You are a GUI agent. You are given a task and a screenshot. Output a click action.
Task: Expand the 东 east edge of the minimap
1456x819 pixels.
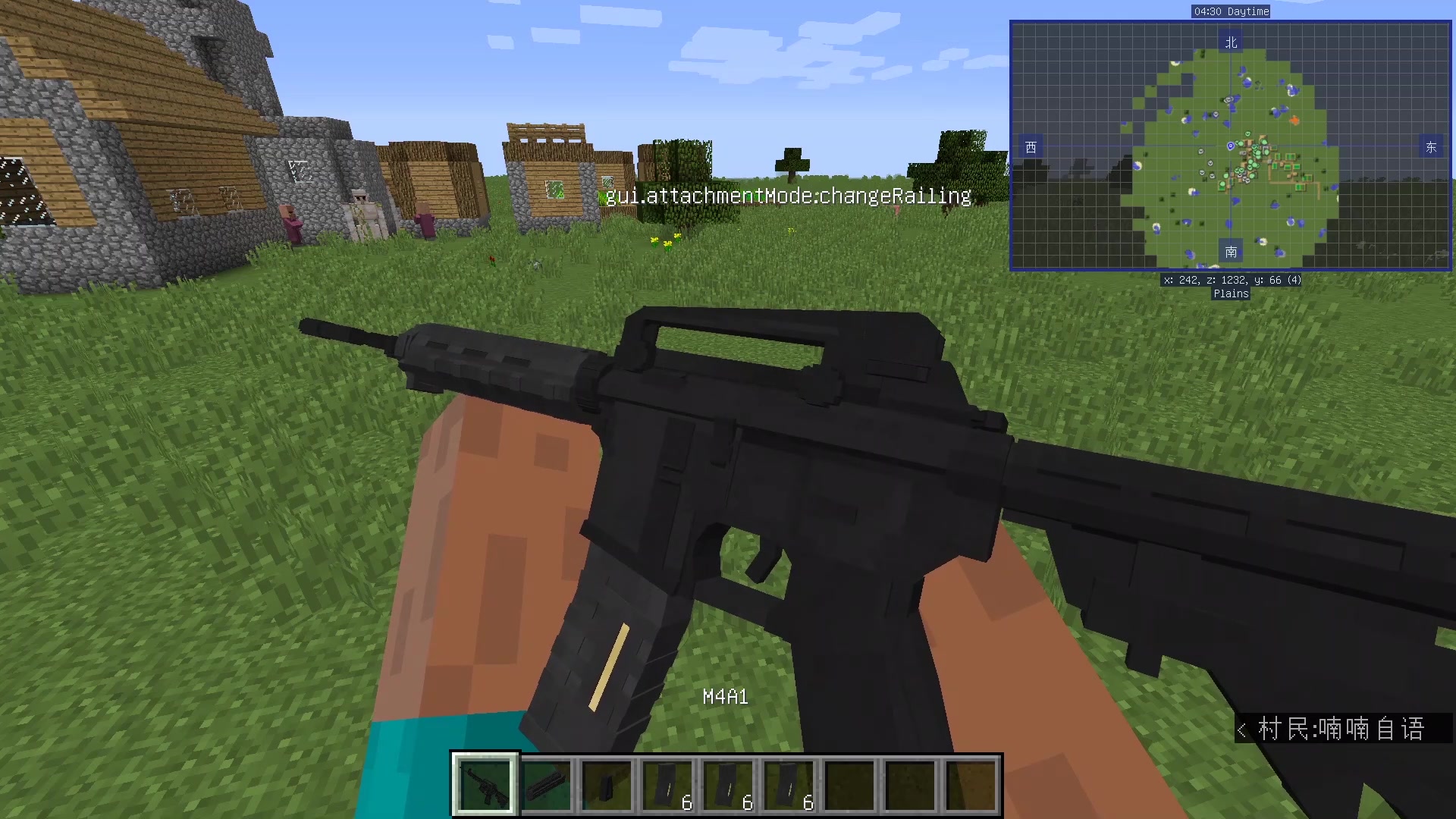pos(1430,147)
